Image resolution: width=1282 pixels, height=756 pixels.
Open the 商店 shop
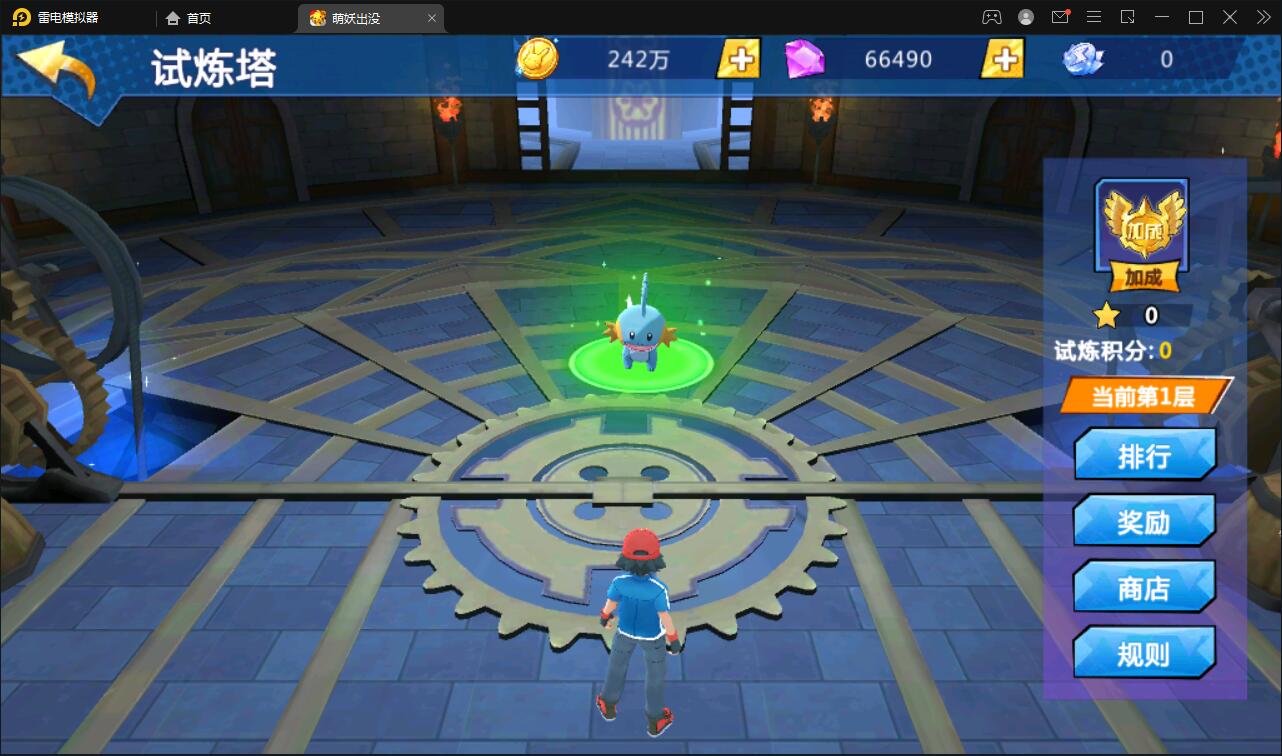tap(1144, 588)
